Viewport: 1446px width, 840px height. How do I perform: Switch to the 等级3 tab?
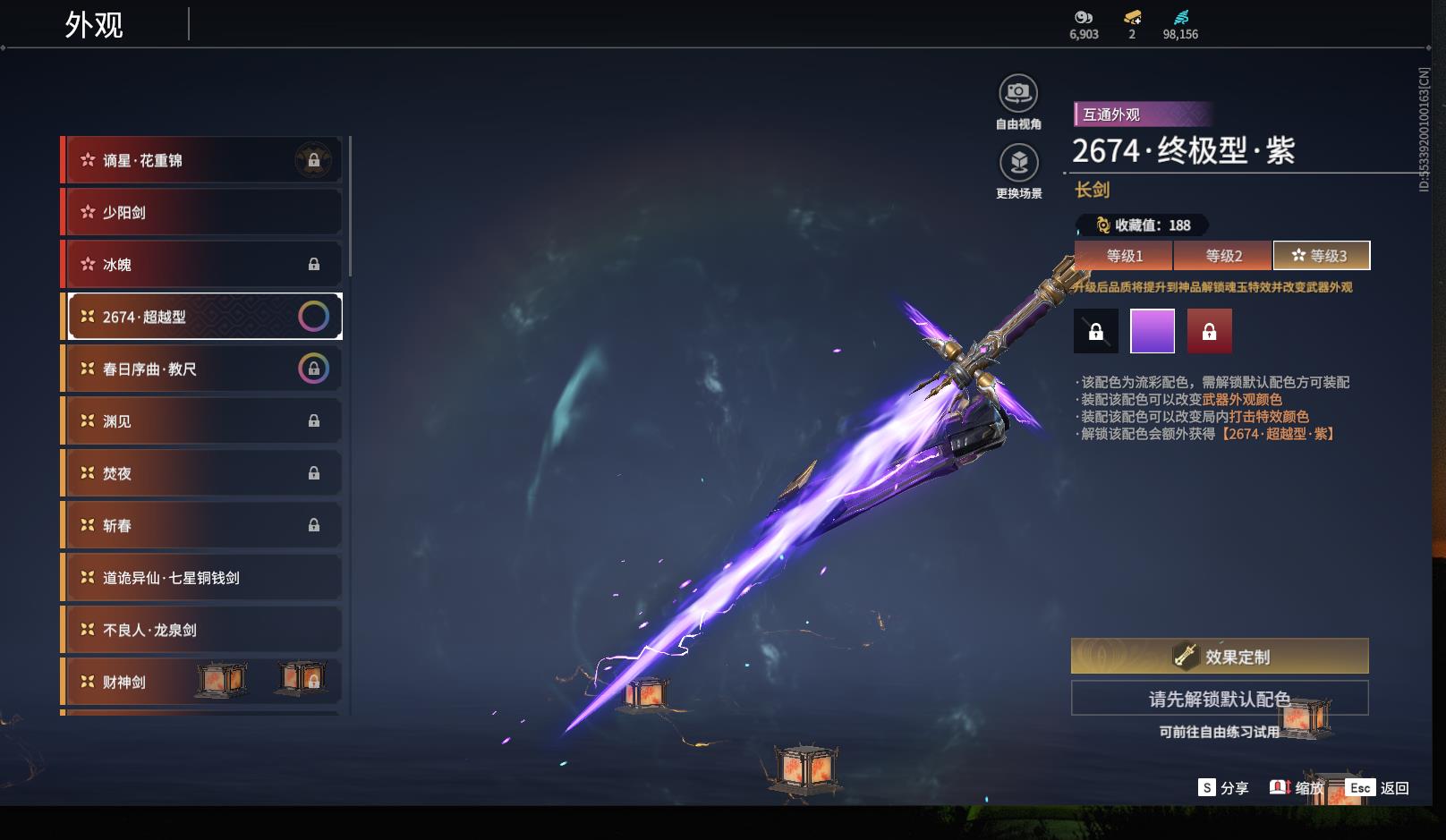click(x=1321, y=256)
